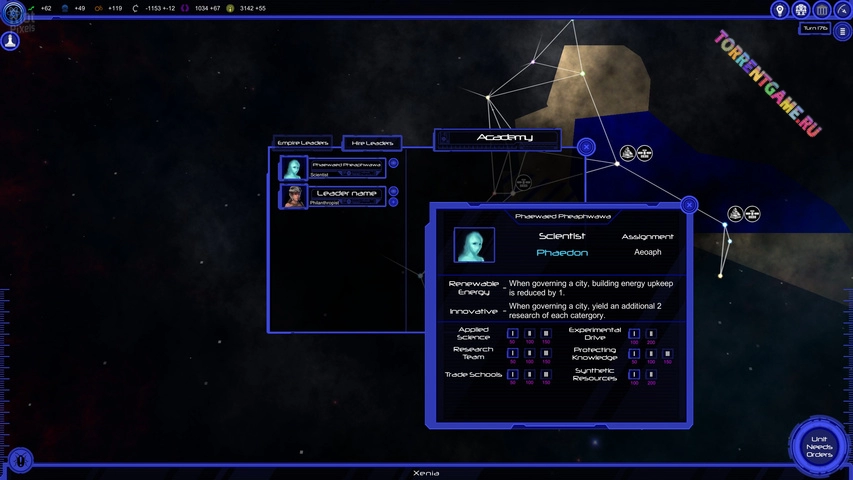This screenshot has width=853, height=480.
Task: Close the scientist leader detail panel
Action: (689, 205)
